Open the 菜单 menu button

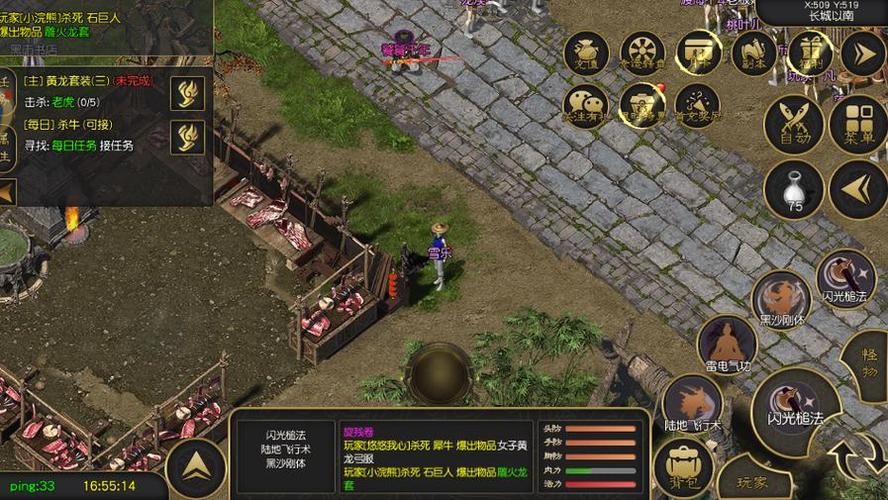tap(858, 125)
